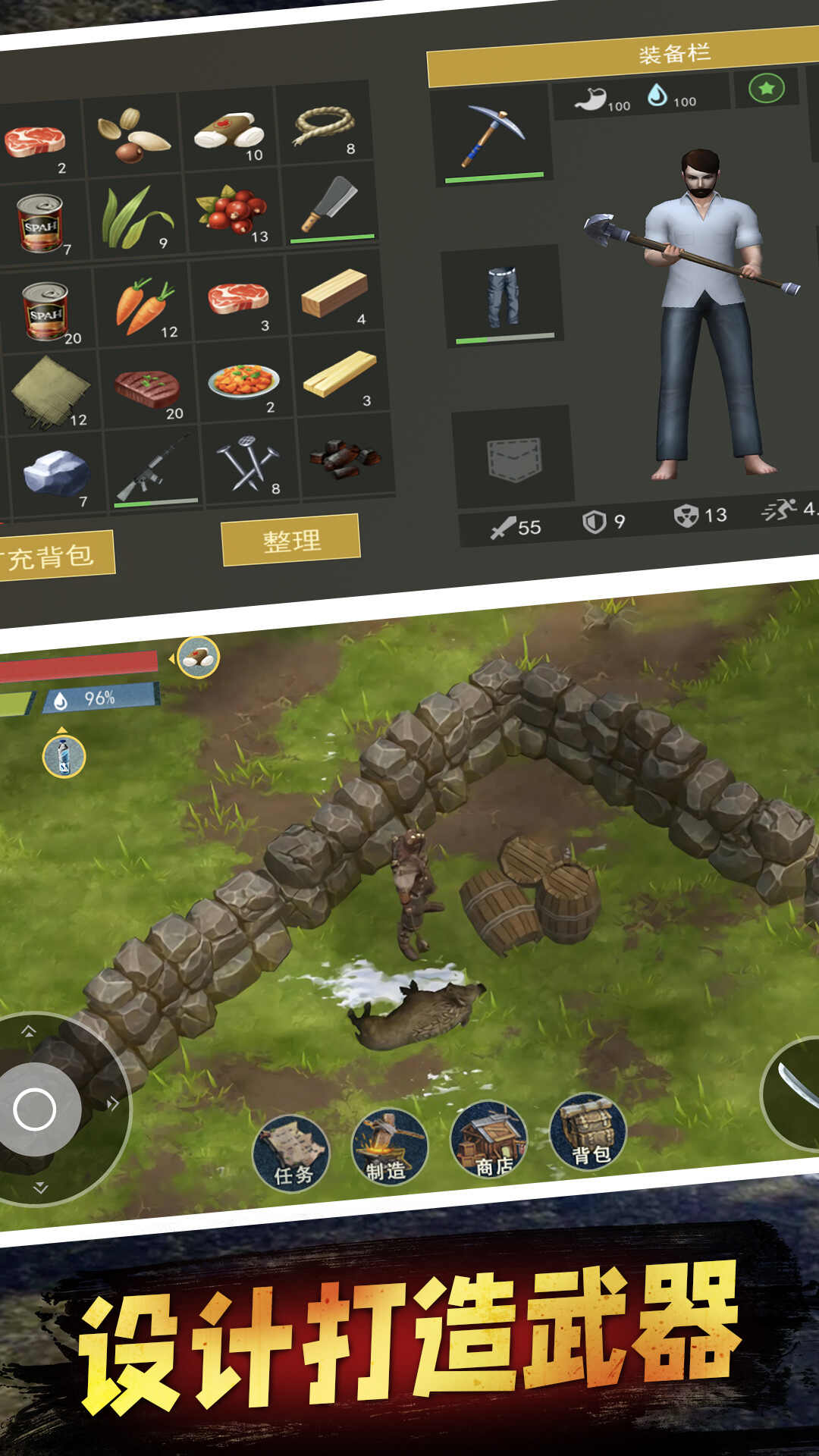Select the equipped pickaxe slot
This screenshot has width=819, height=1456.
pyautogui.click(x=493, y=135)
